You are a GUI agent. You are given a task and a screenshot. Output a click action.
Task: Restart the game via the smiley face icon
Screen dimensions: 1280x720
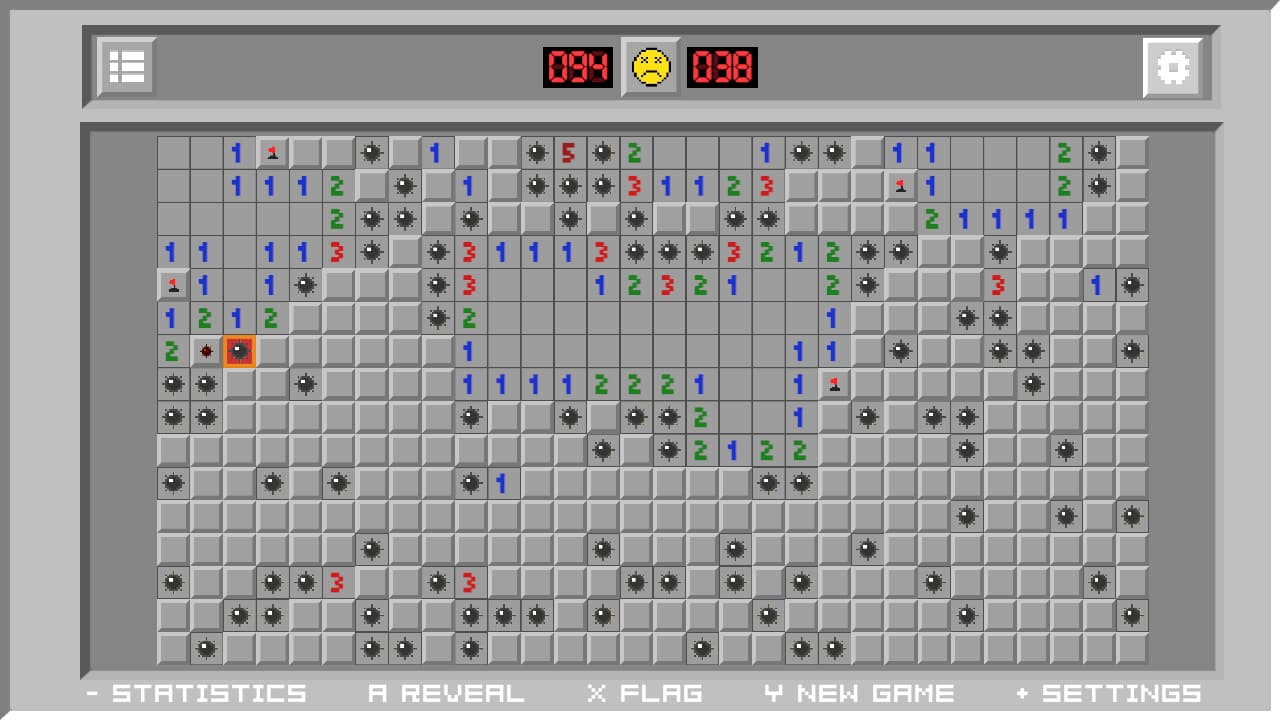pyautogui.click(x=650, y=67)
